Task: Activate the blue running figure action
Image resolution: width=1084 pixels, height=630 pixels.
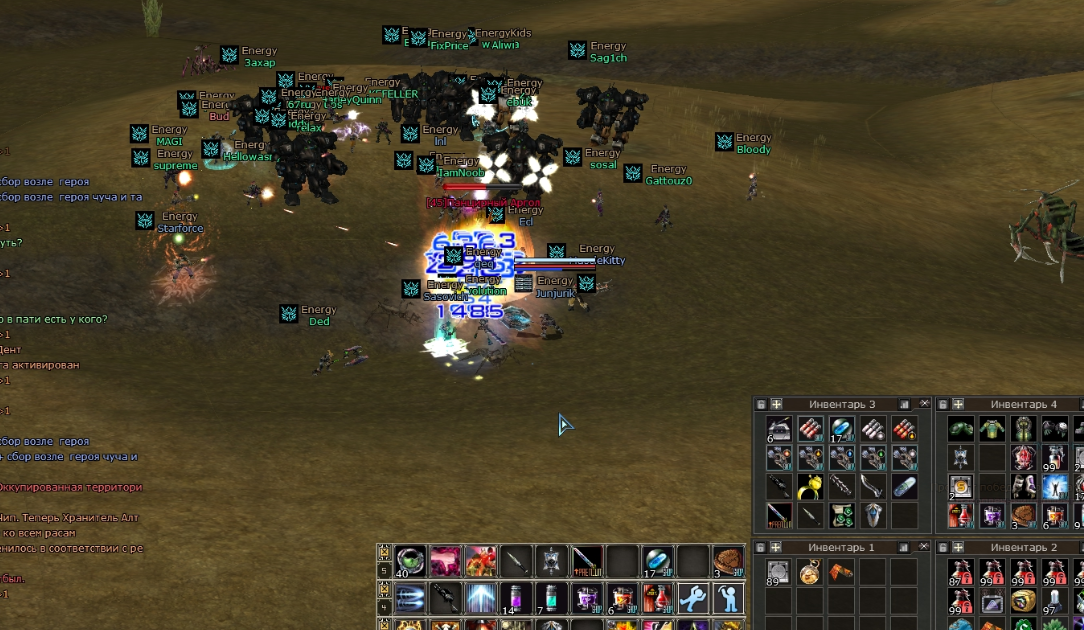Action: click(692, 598)
